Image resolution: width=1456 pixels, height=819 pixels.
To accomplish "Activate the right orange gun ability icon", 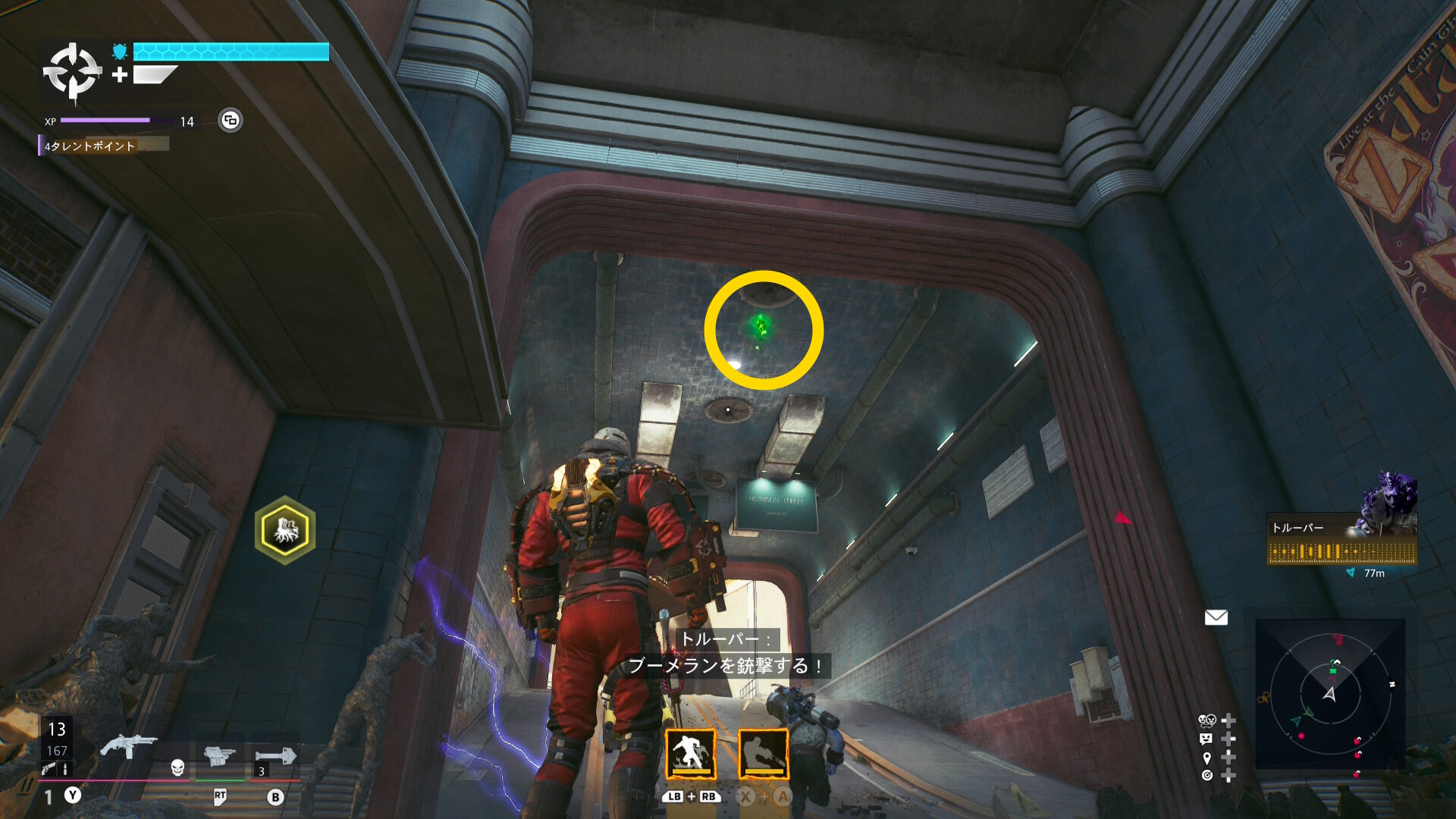I will 763,754.
